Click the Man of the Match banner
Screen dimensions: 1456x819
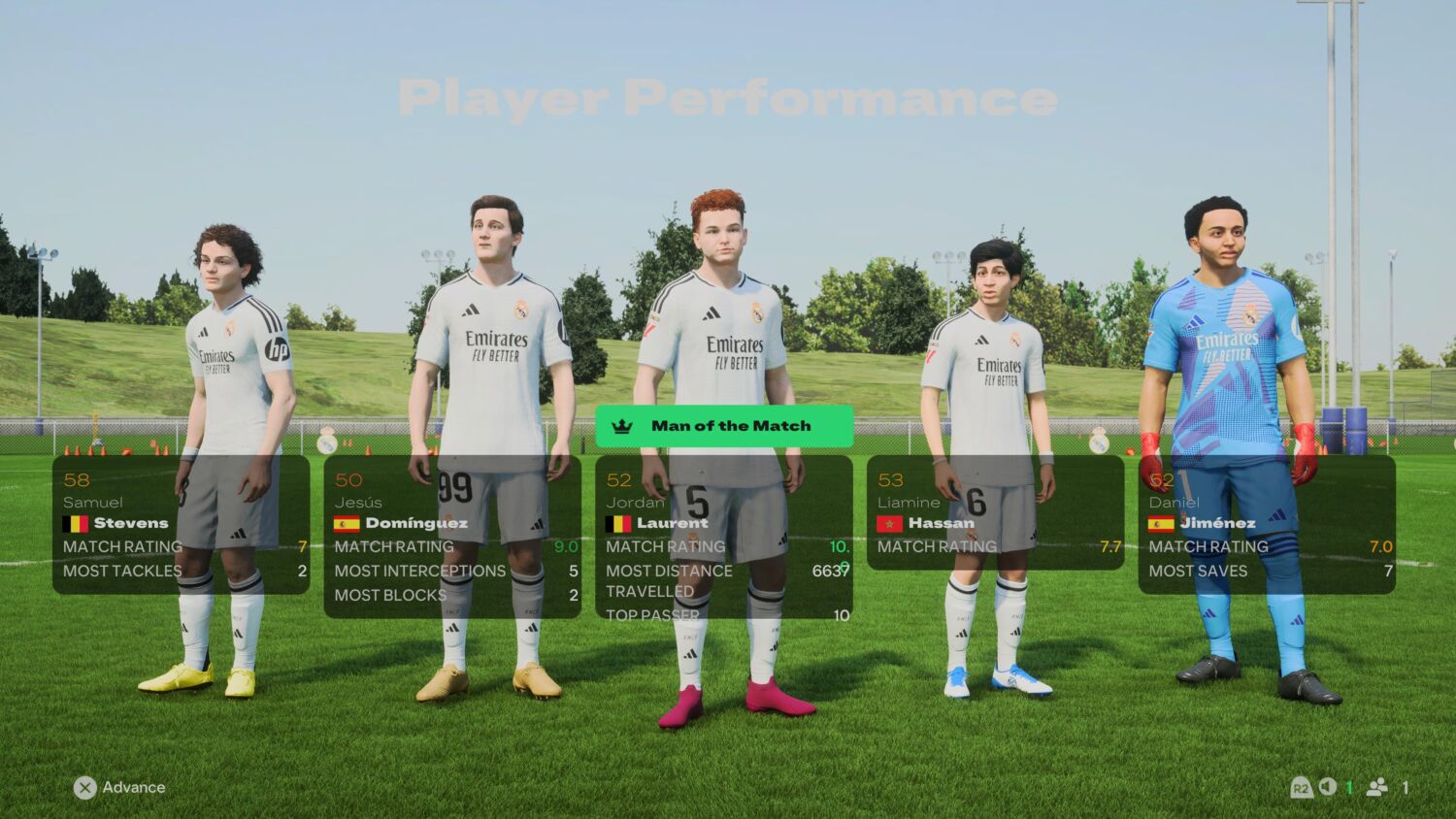point(724,425)
